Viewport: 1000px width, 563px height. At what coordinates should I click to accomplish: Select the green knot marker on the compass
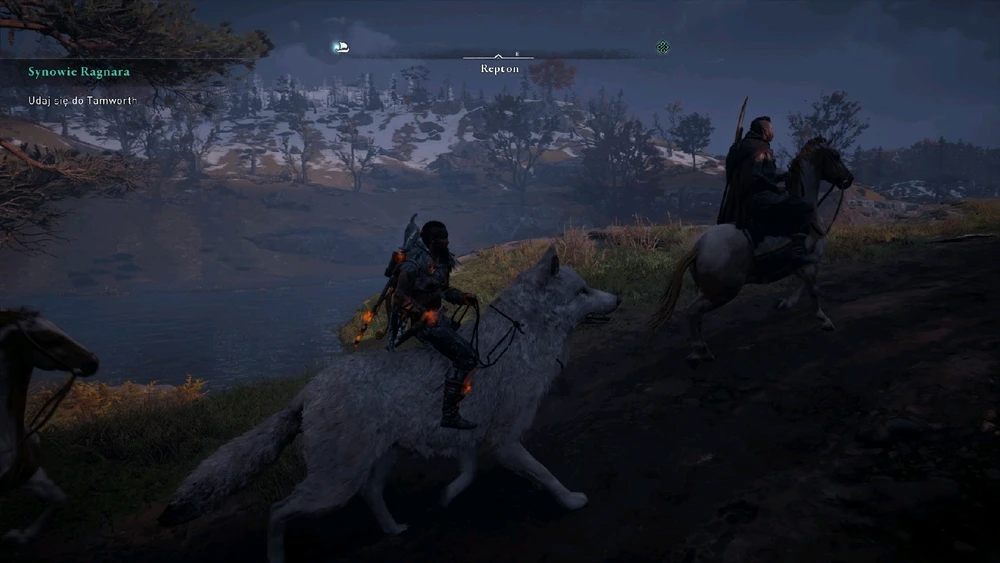pos(662,47)
